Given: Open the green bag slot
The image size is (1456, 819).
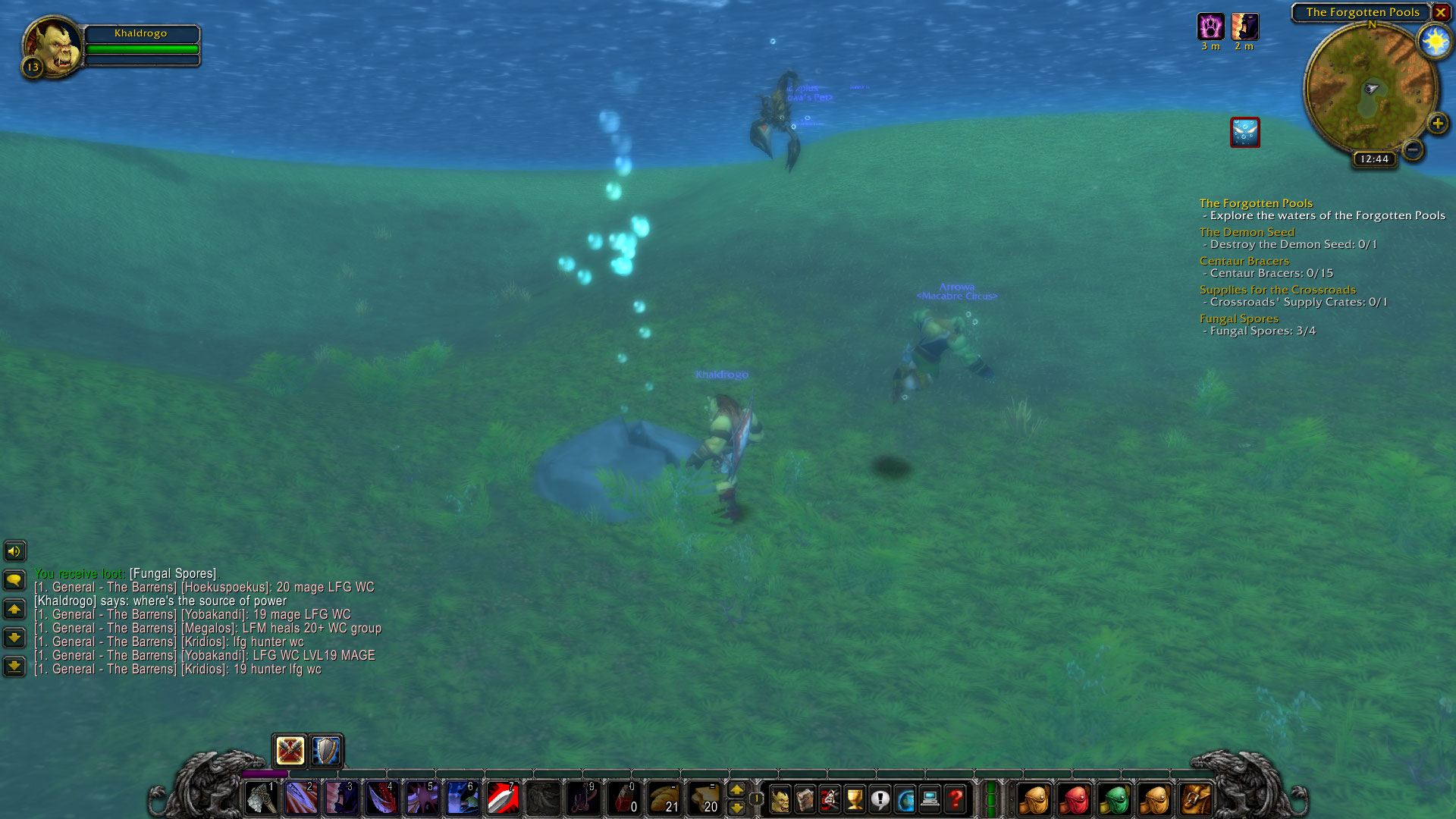Looking at the screenshot, I should tap(1114, 799).
